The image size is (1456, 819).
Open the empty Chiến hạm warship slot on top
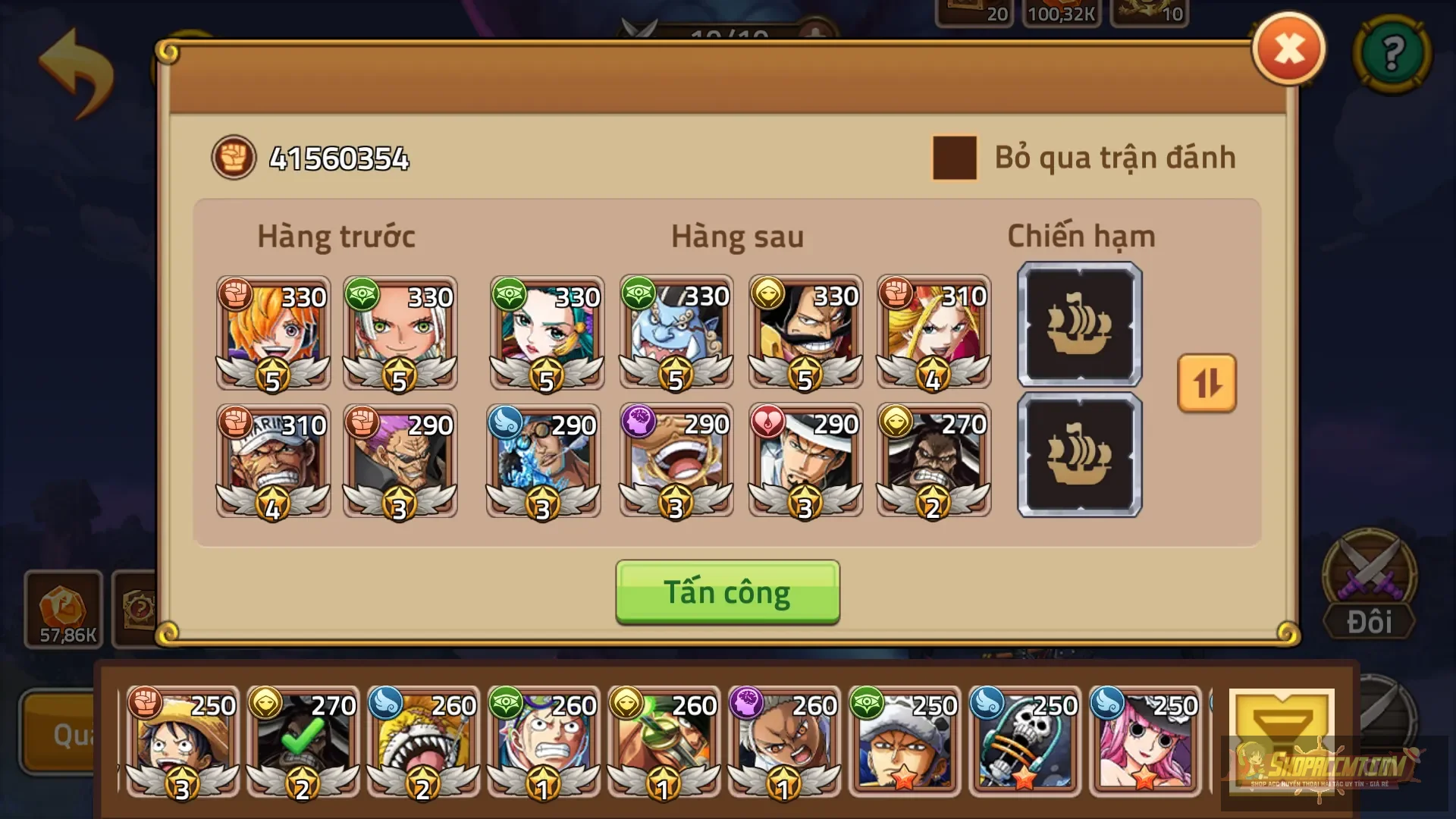click(1080, 326)
